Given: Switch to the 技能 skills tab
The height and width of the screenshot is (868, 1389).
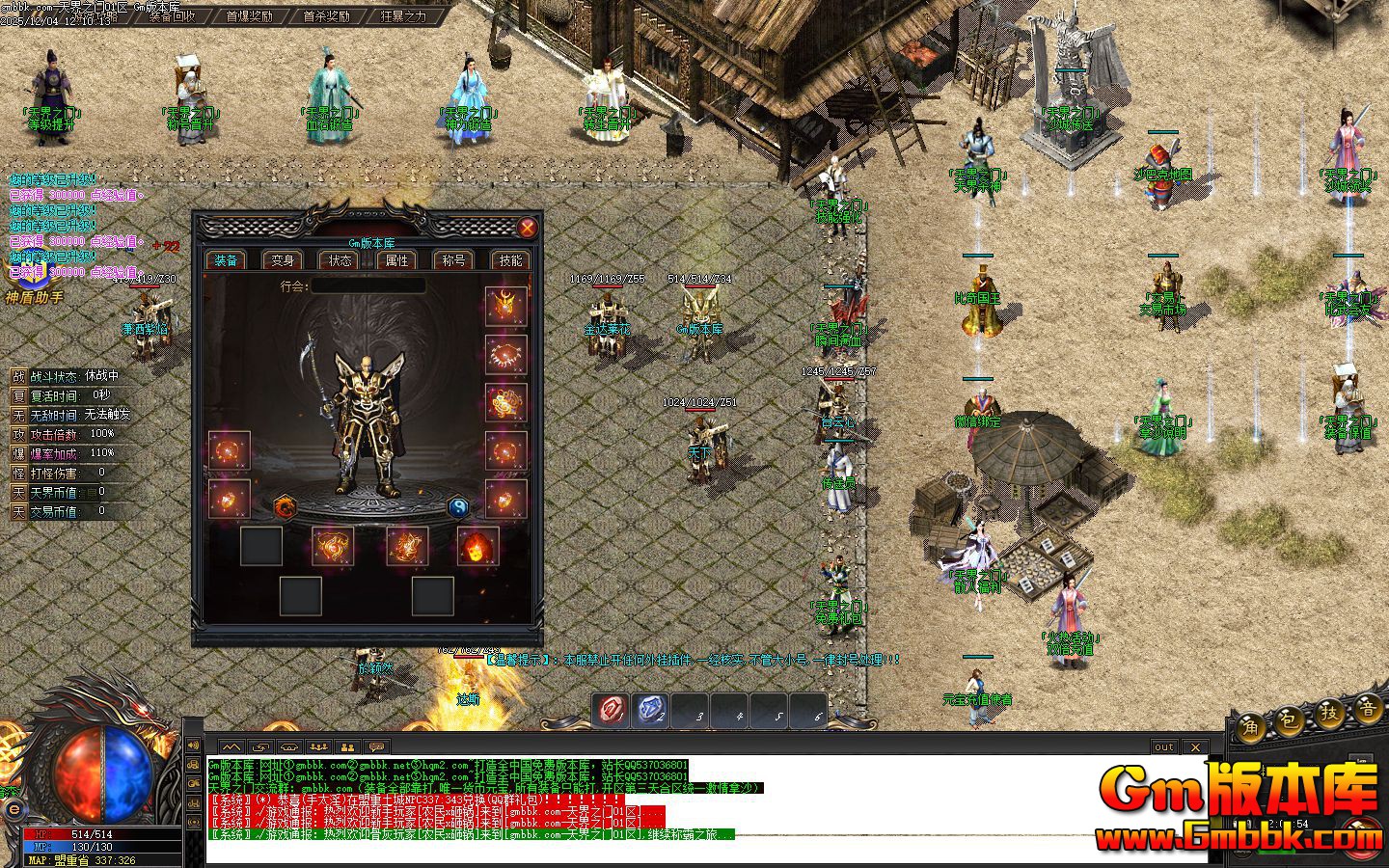Looking at the screenshot, I should 510,260.
